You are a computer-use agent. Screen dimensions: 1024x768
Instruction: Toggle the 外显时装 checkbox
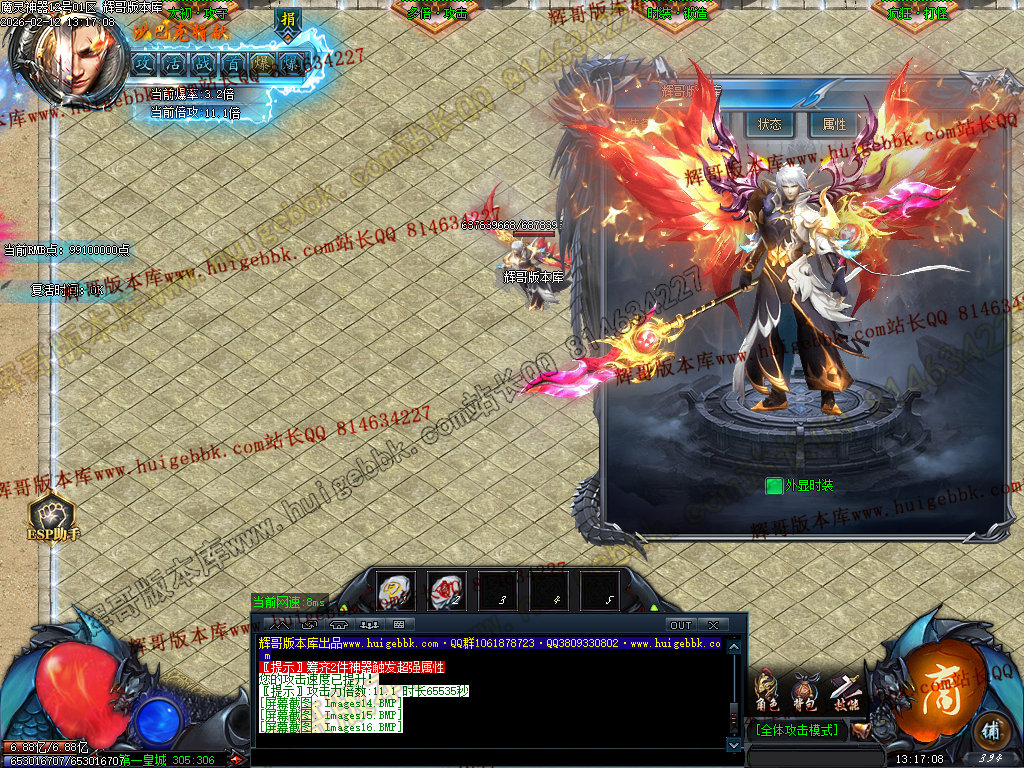[x=774, y=486]
